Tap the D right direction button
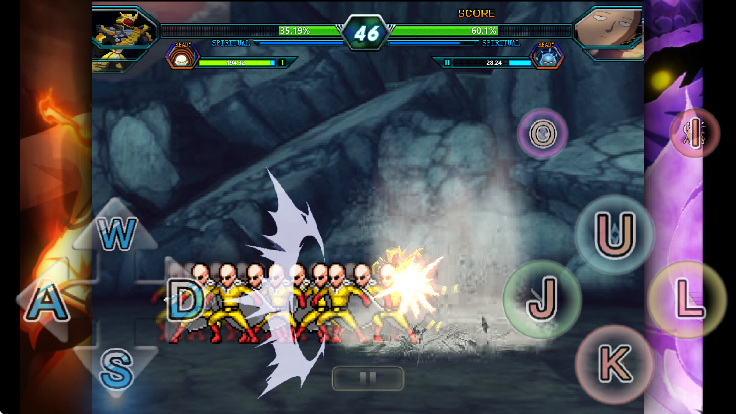The width and height of the screenshot is (736, 414). click(x=184, y=300)
